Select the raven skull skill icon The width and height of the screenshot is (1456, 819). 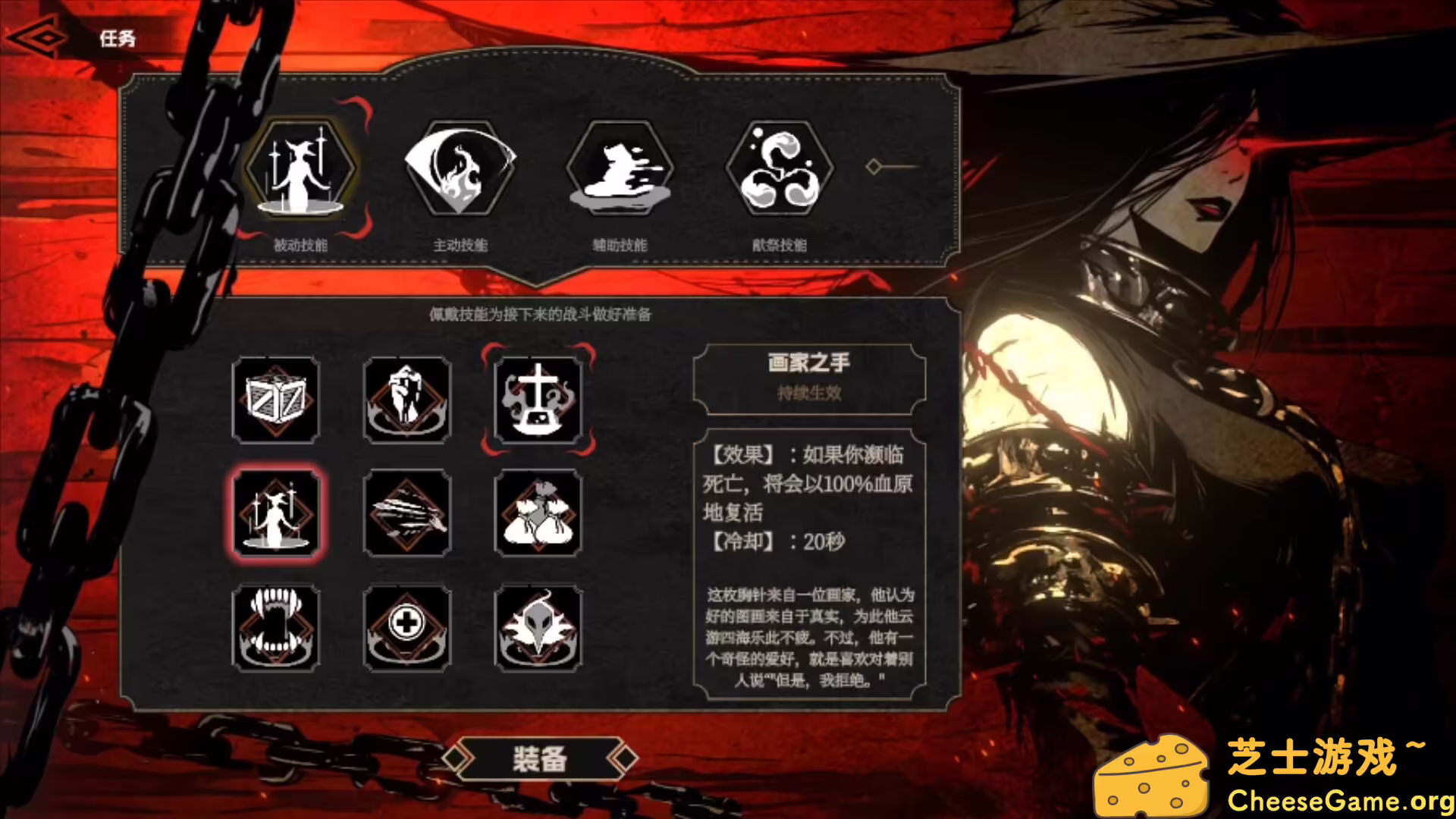coord(539,626)
